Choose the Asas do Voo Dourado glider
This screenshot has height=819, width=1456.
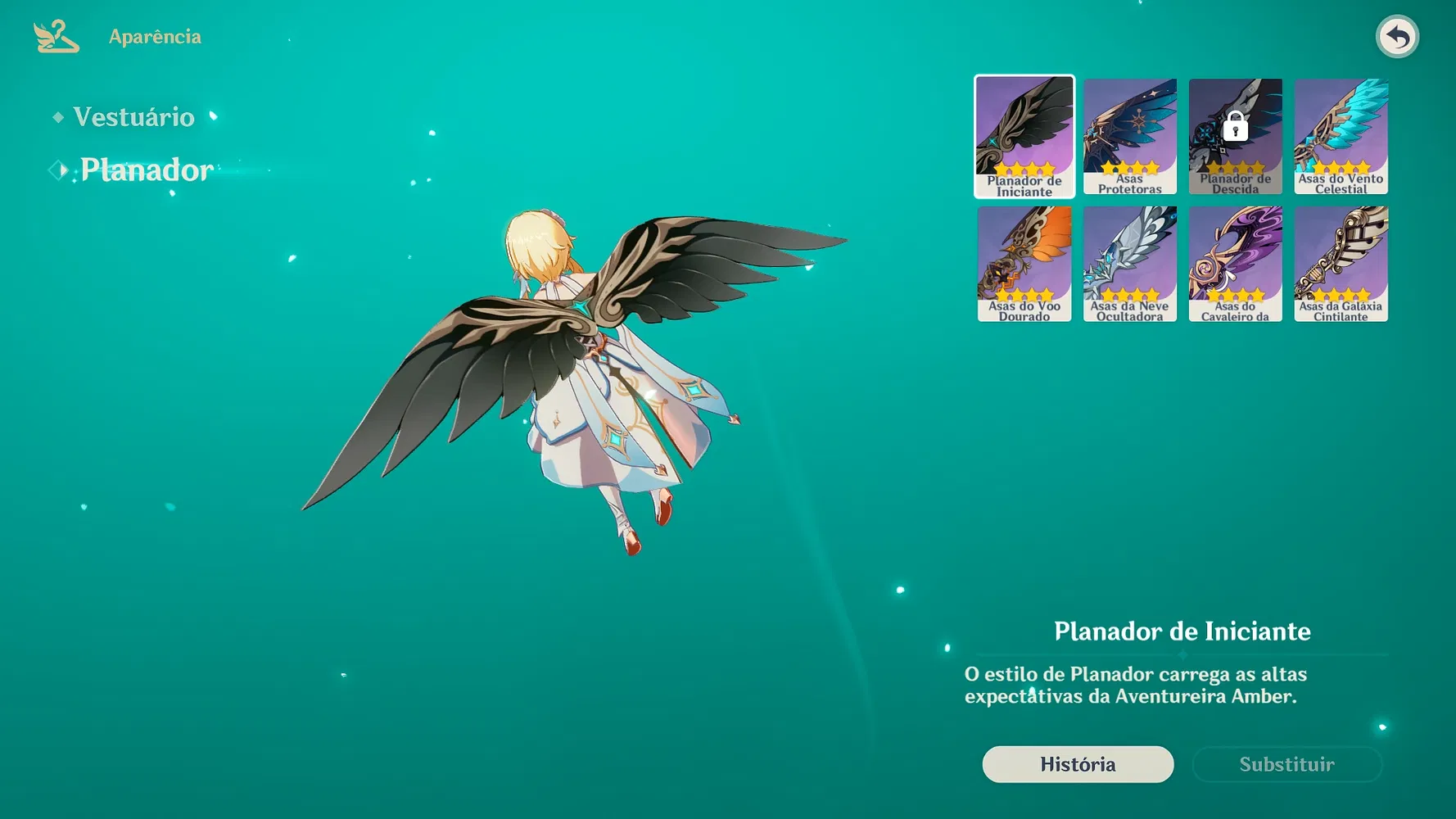1024,264
